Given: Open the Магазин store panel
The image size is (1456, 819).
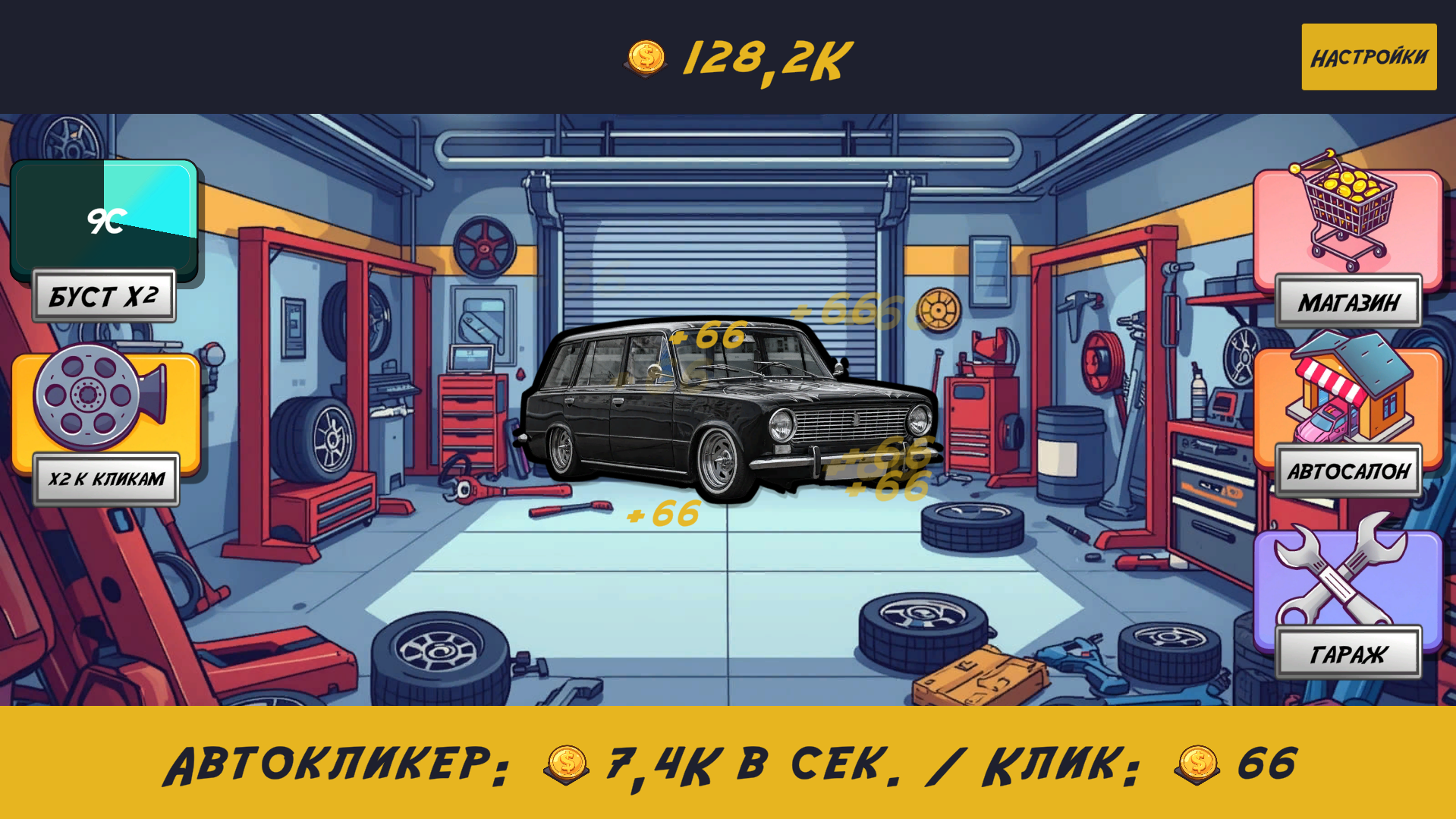Looking at the screenshot, I should click(1348, 301).
